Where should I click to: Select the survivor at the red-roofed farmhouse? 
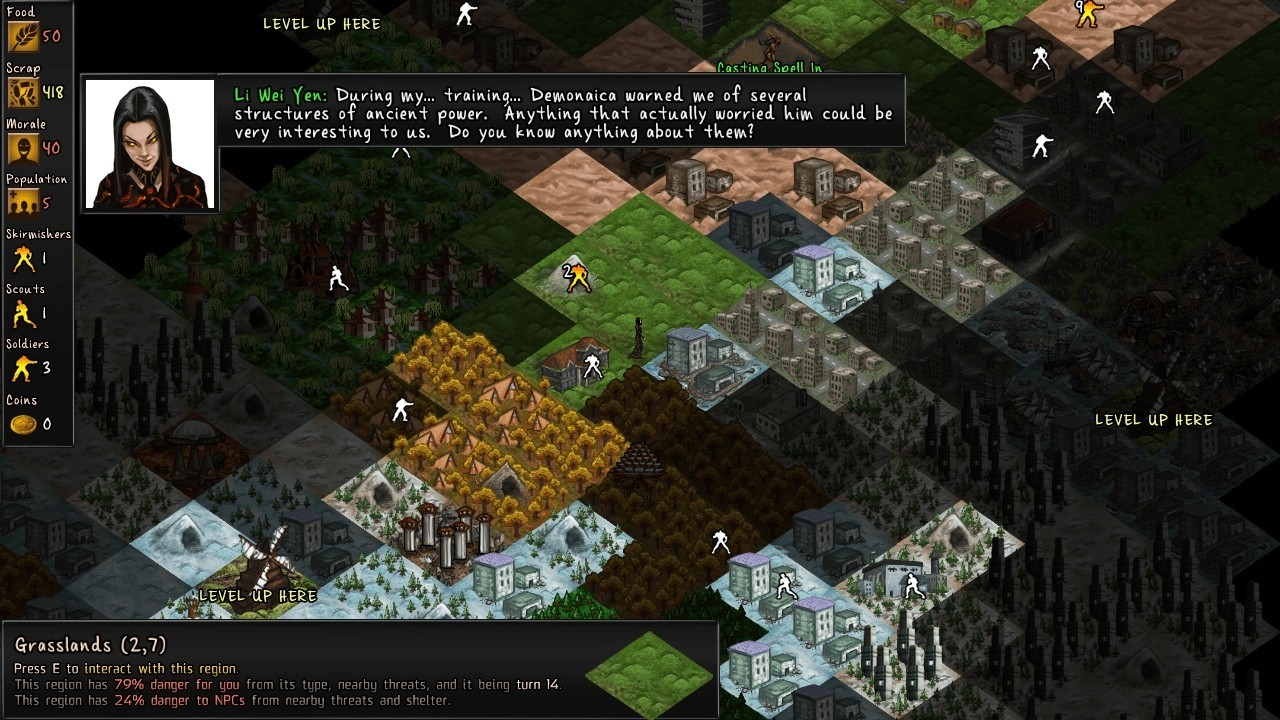click(x=592, y=365)
